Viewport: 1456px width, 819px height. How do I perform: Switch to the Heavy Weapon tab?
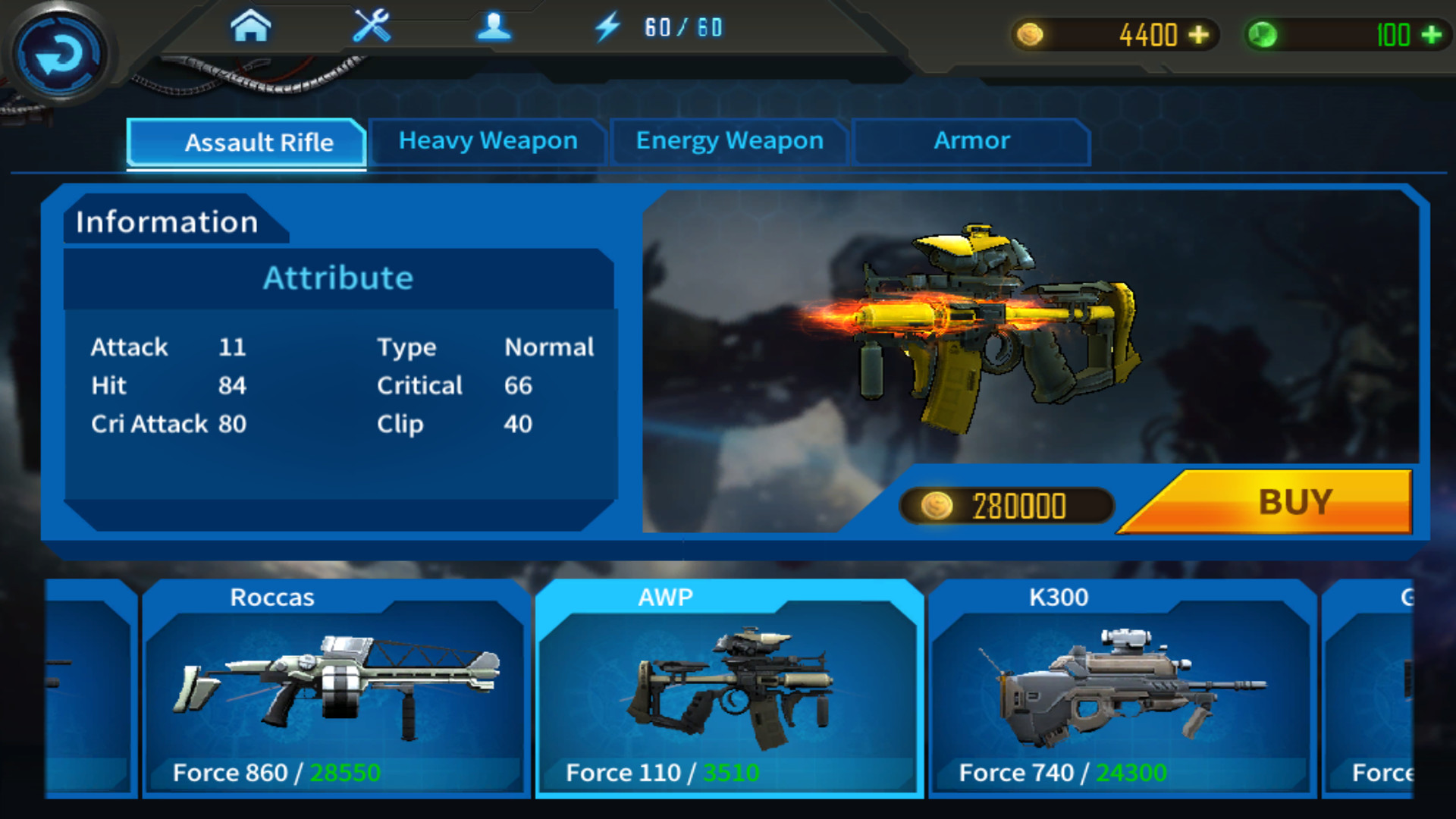(488, 141)
